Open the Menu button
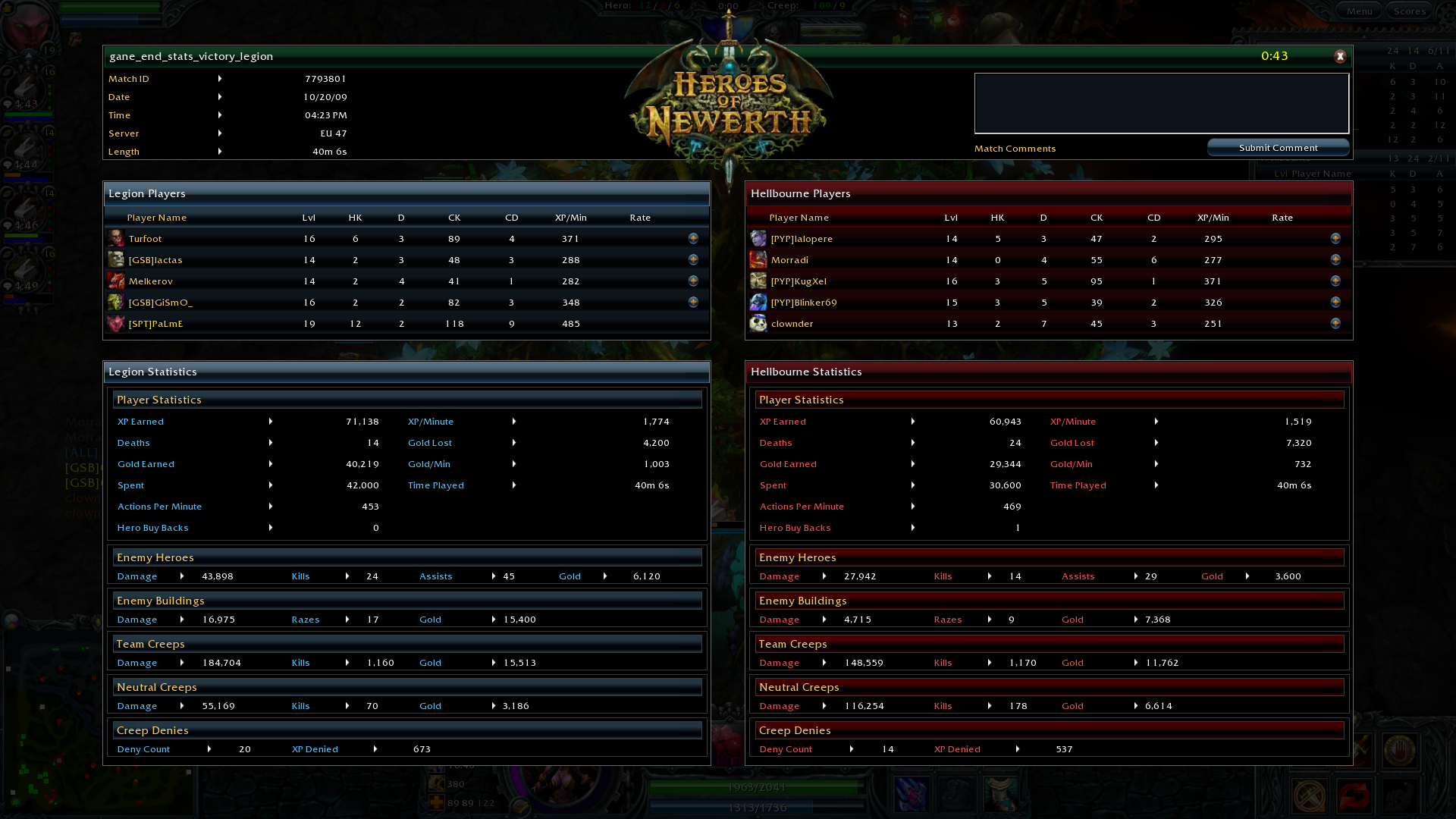Screen dimensions: 1456x819 1359,11
